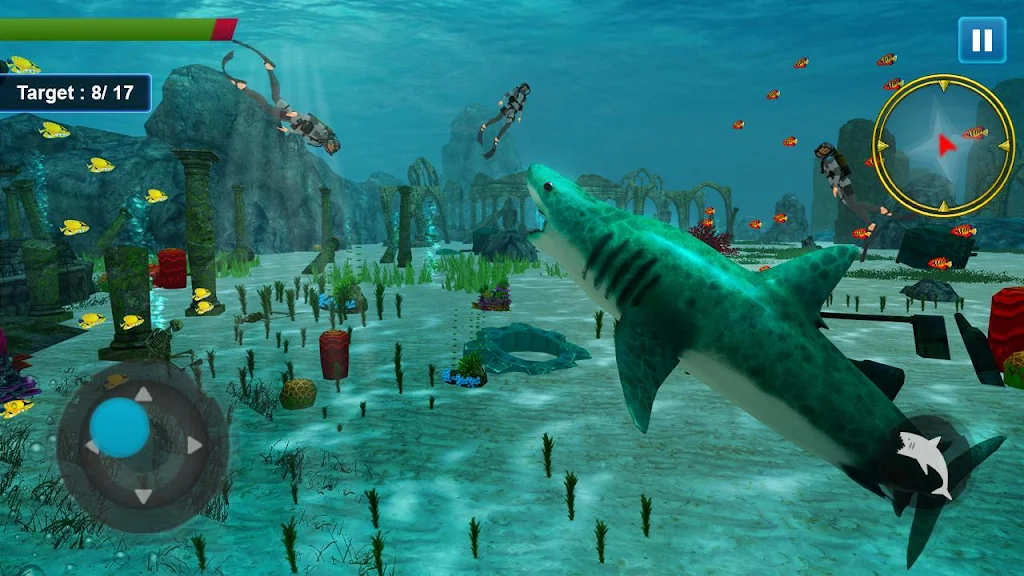Tap the virtual joystick's blue thumb knob
The width and height of the screenshot is (1024, 576).
[120, 428]
